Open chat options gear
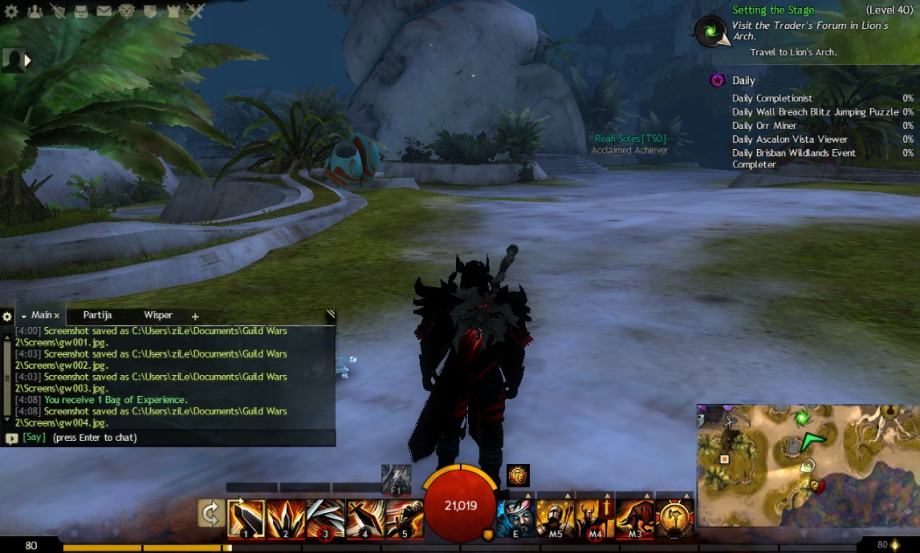The image size is (920, 553). (x=7, y=316)
